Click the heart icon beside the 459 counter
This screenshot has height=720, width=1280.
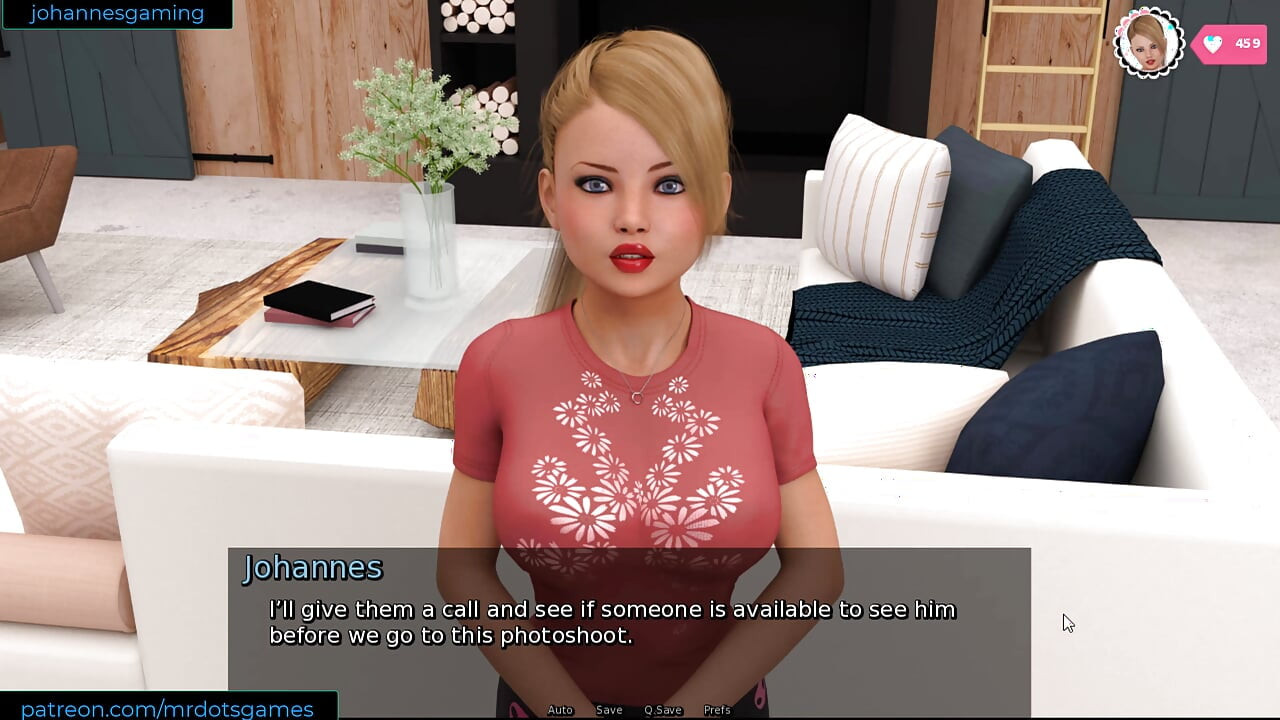tap(1212, 44)
